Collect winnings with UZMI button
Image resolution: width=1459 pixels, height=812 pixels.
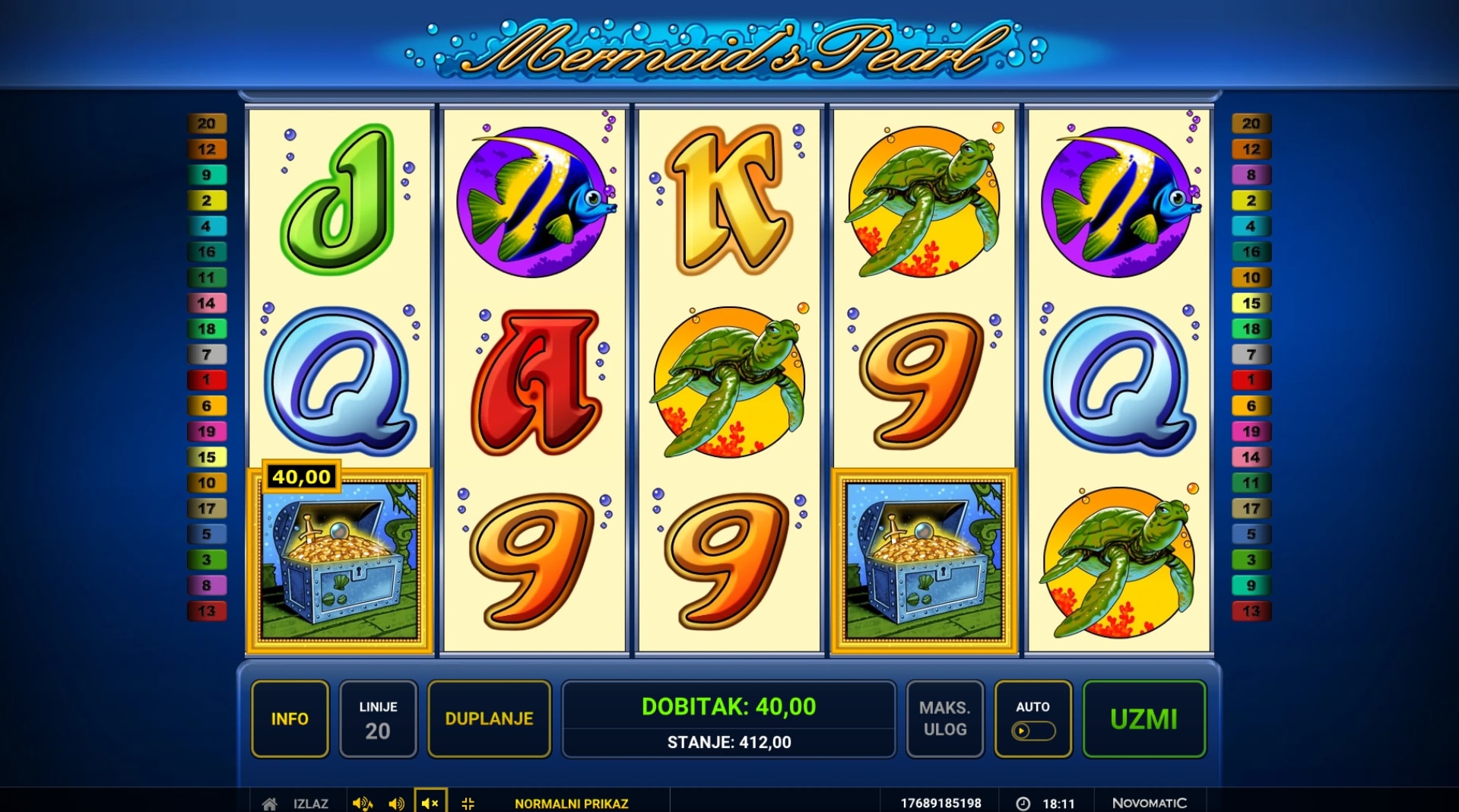pos(1143,718)
